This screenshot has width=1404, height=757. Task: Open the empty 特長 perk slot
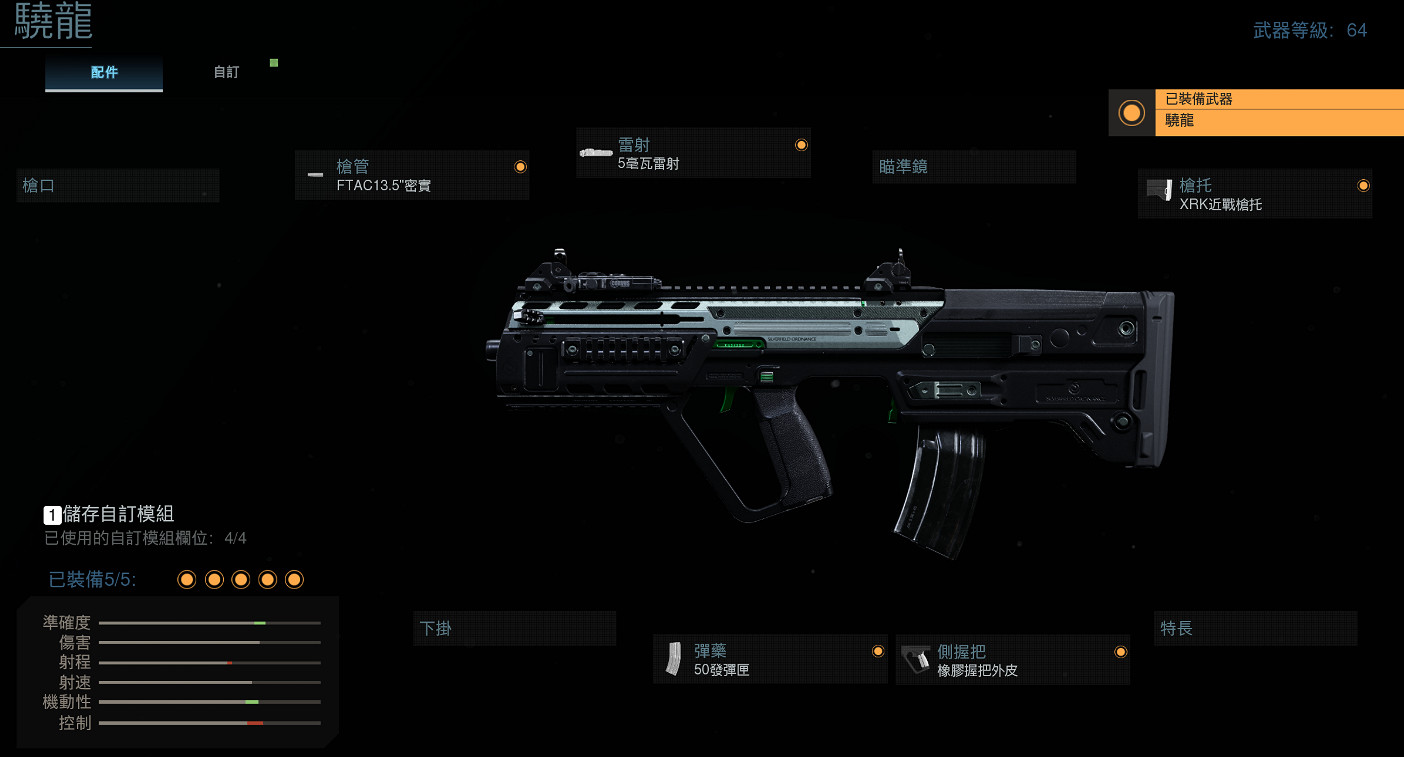coord(1255,629)
